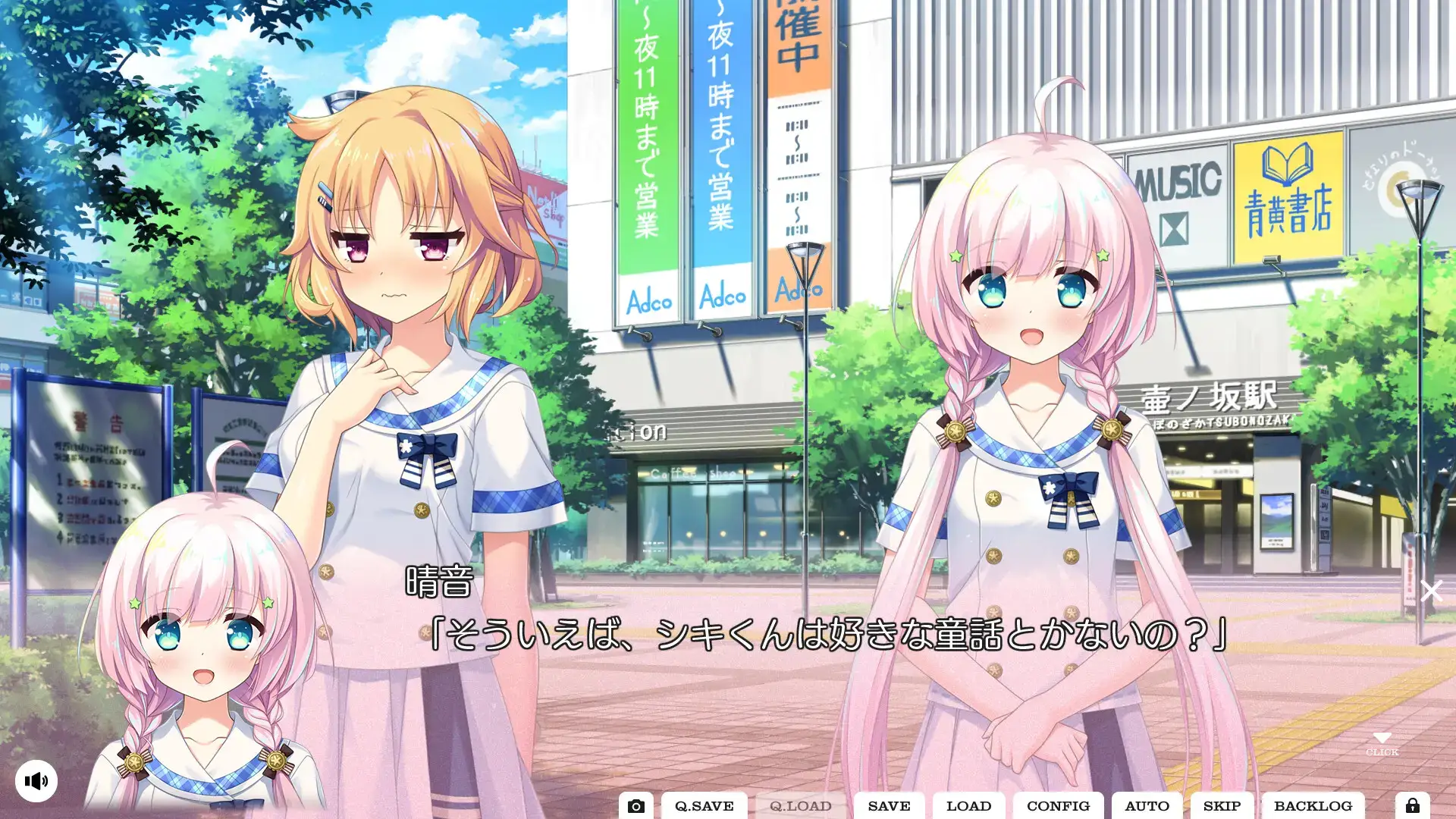Screen dimensions: 1456x819
Task: Open the CONFIG settings menu
Action: pos(1059,806)
